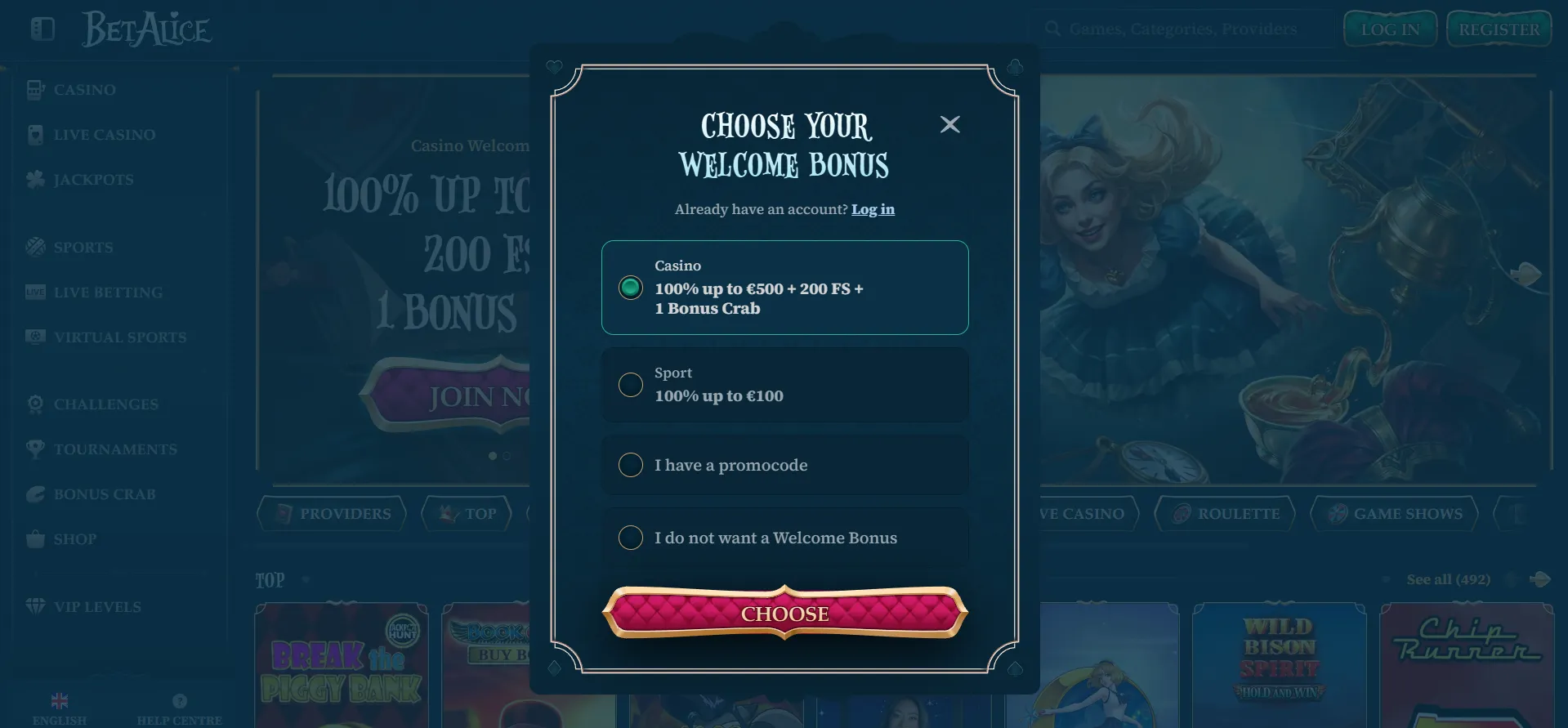
Task: Enable the 'I have a promocode' option
Action: [629, 465]
